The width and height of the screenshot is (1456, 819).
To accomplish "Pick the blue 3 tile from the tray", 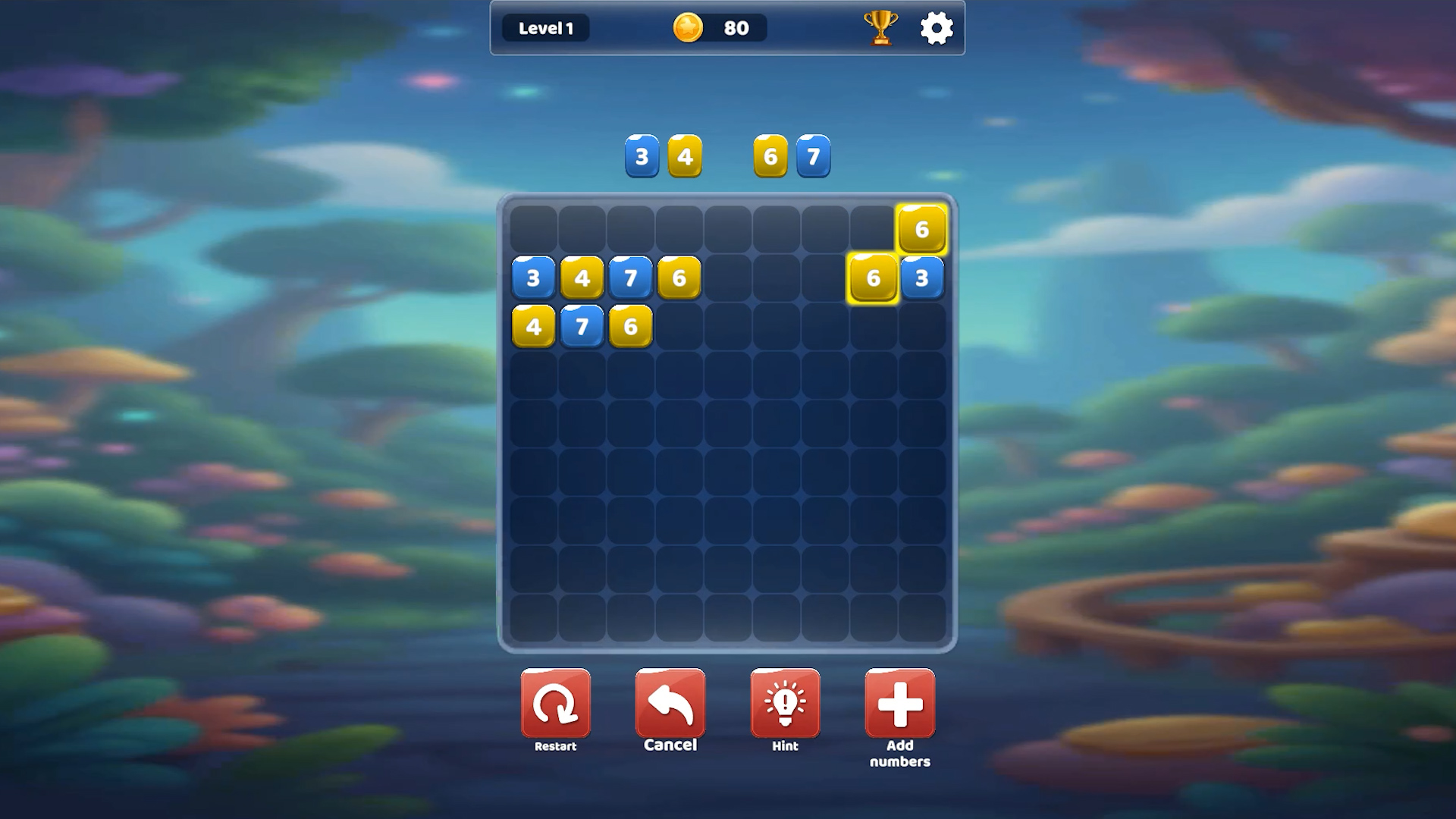I will pyautogui.click(x=641, y=156).
